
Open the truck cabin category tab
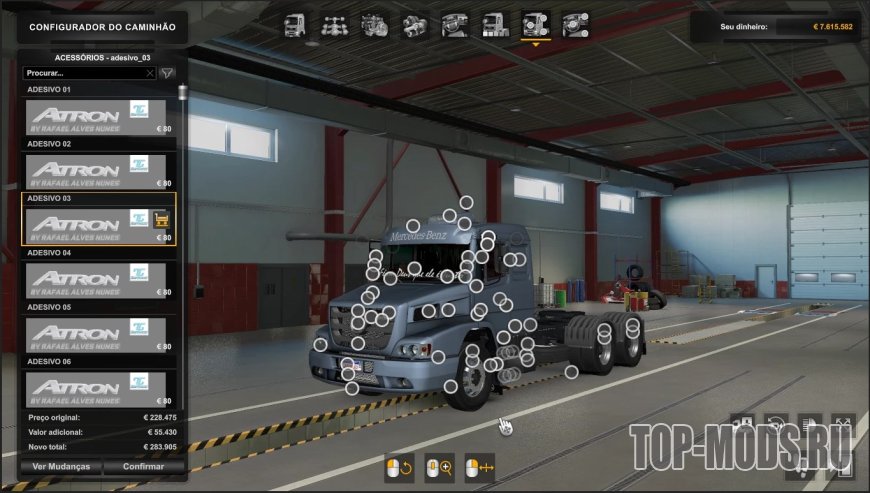(296, 24)
